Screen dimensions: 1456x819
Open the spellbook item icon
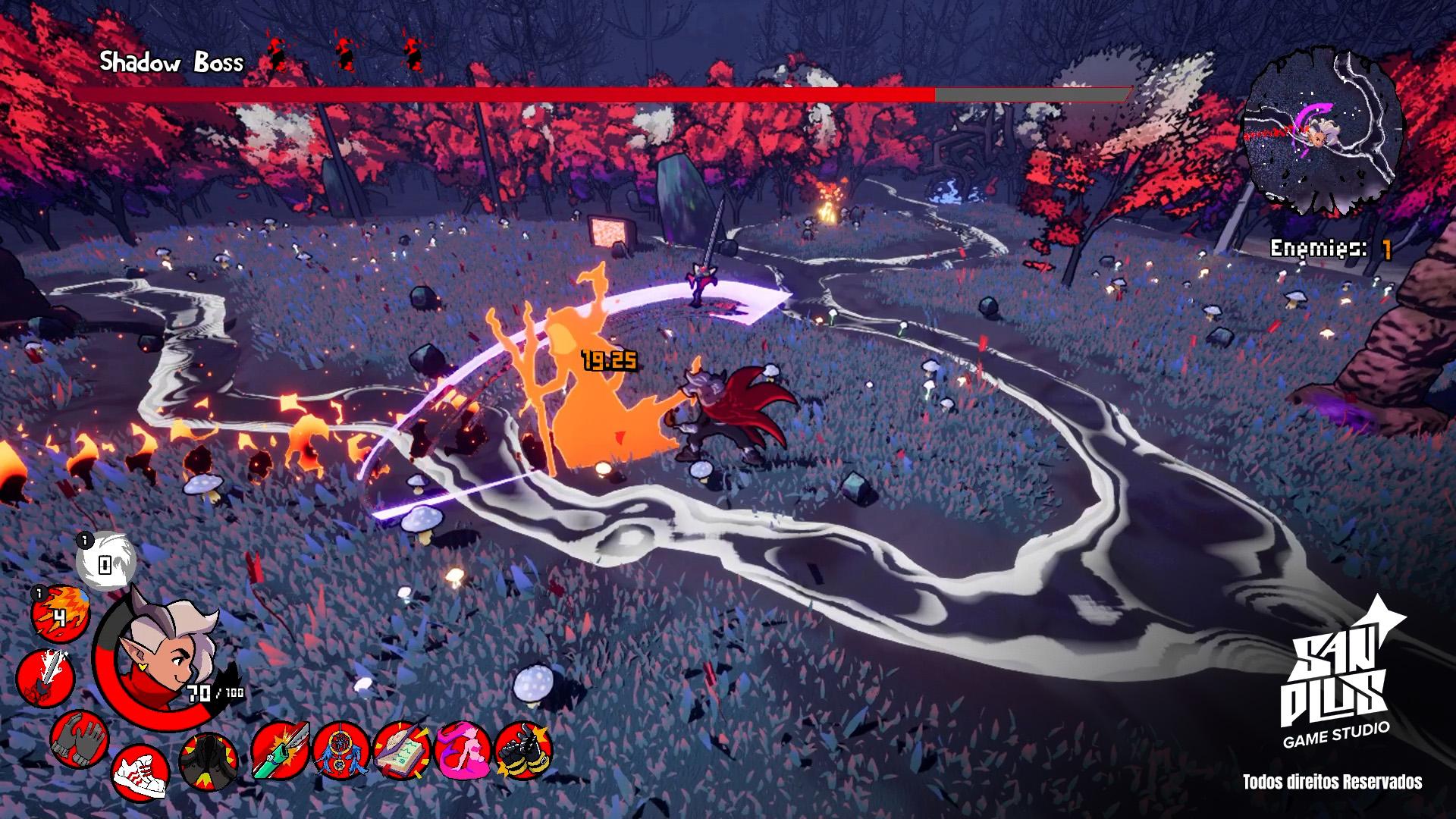[402, 750]
